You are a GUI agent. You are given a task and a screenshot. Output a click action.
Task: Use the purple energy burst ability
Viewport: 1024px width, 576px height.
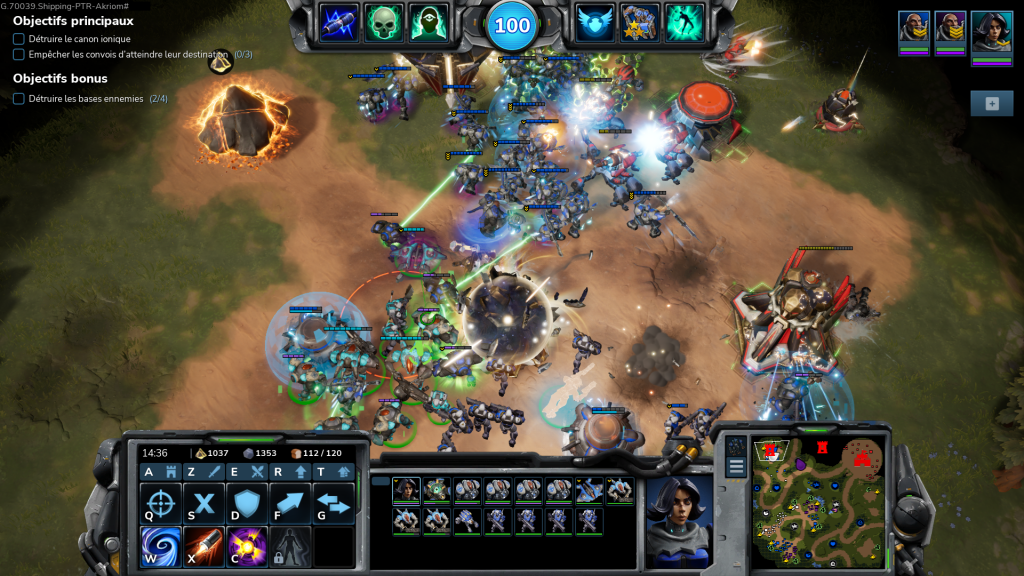247,546
